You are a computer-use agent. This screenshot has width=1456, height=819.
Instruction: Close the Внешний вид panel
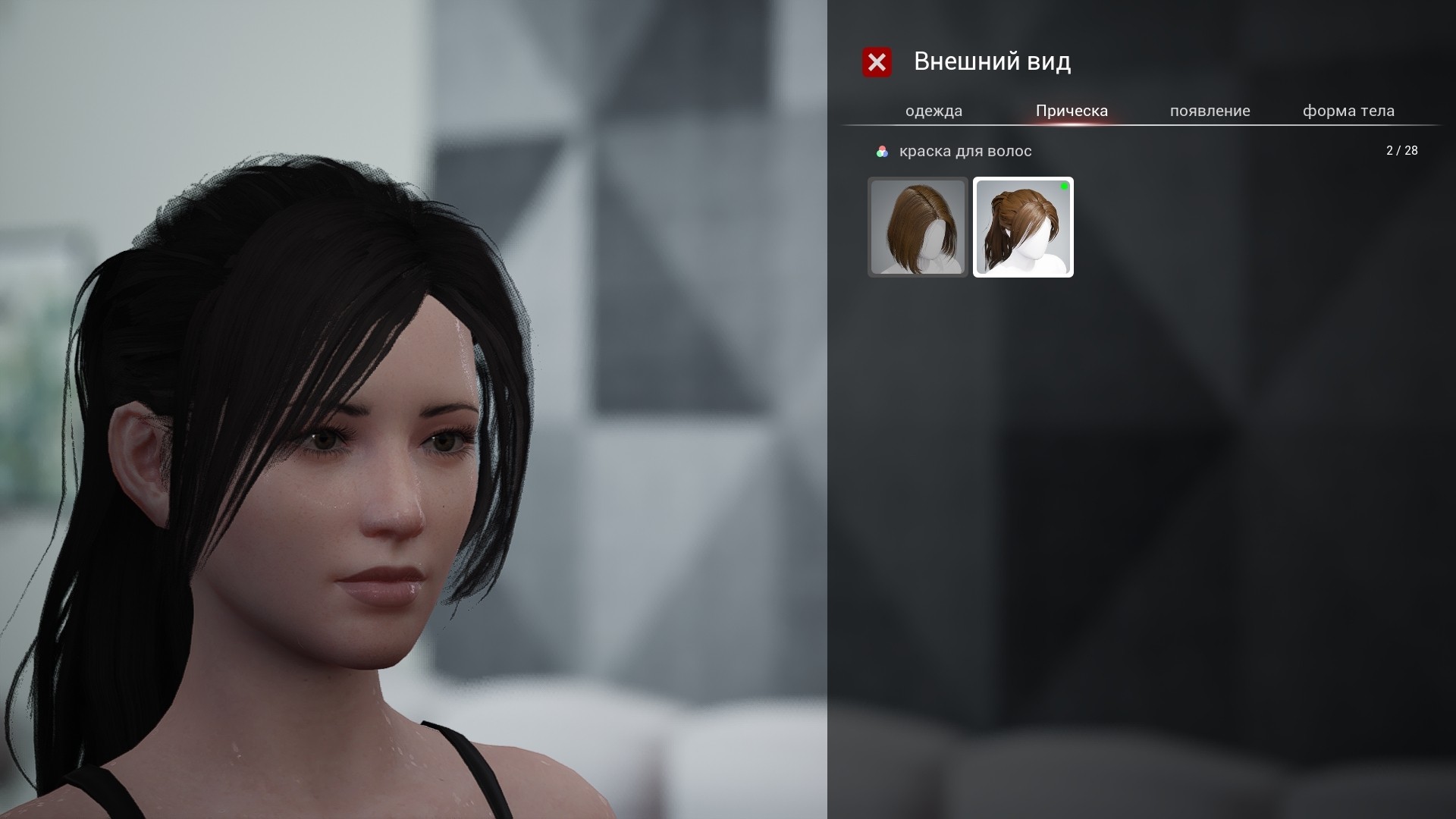[877, 62]
